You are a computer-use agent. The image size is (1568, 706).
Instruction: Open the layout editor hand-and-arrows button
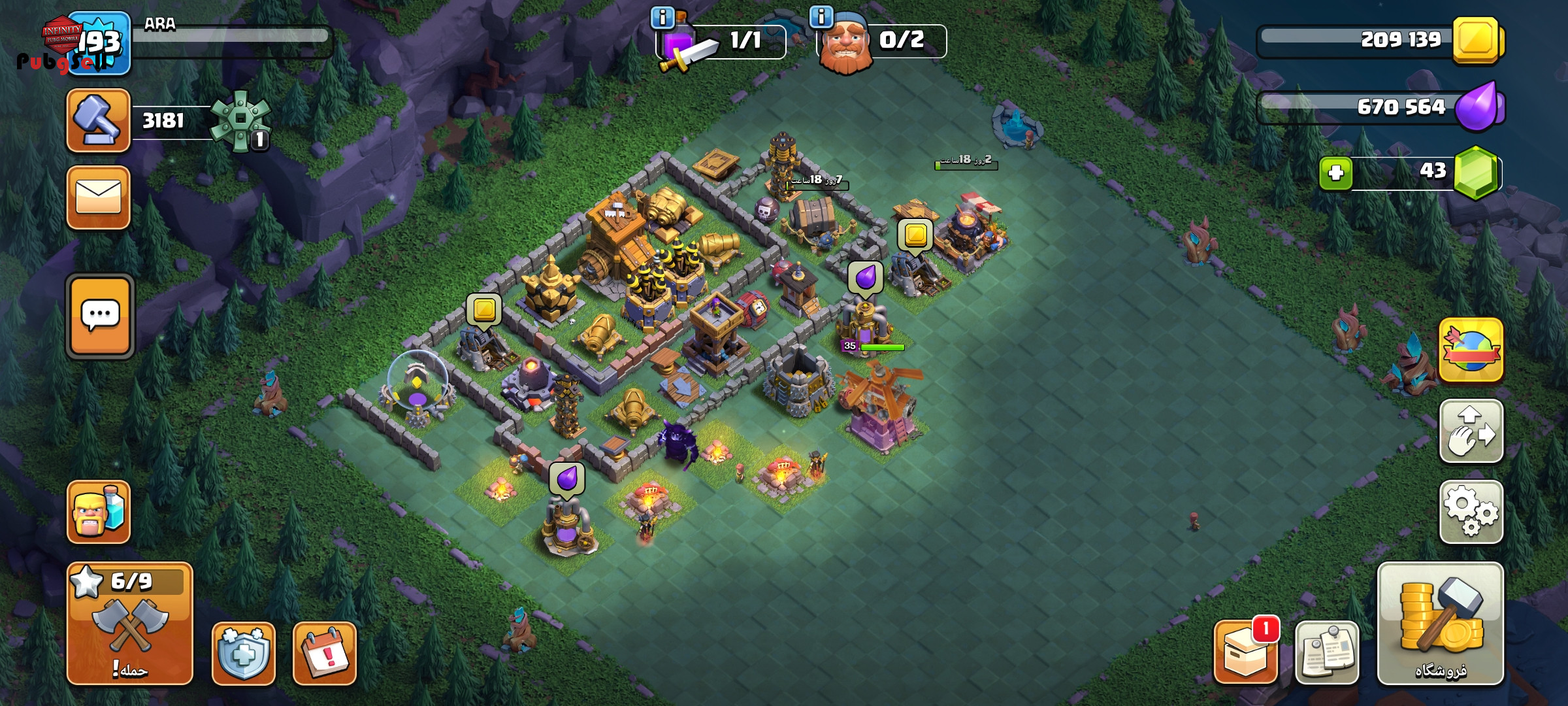pyautogui.click(x=1471, y=431)
